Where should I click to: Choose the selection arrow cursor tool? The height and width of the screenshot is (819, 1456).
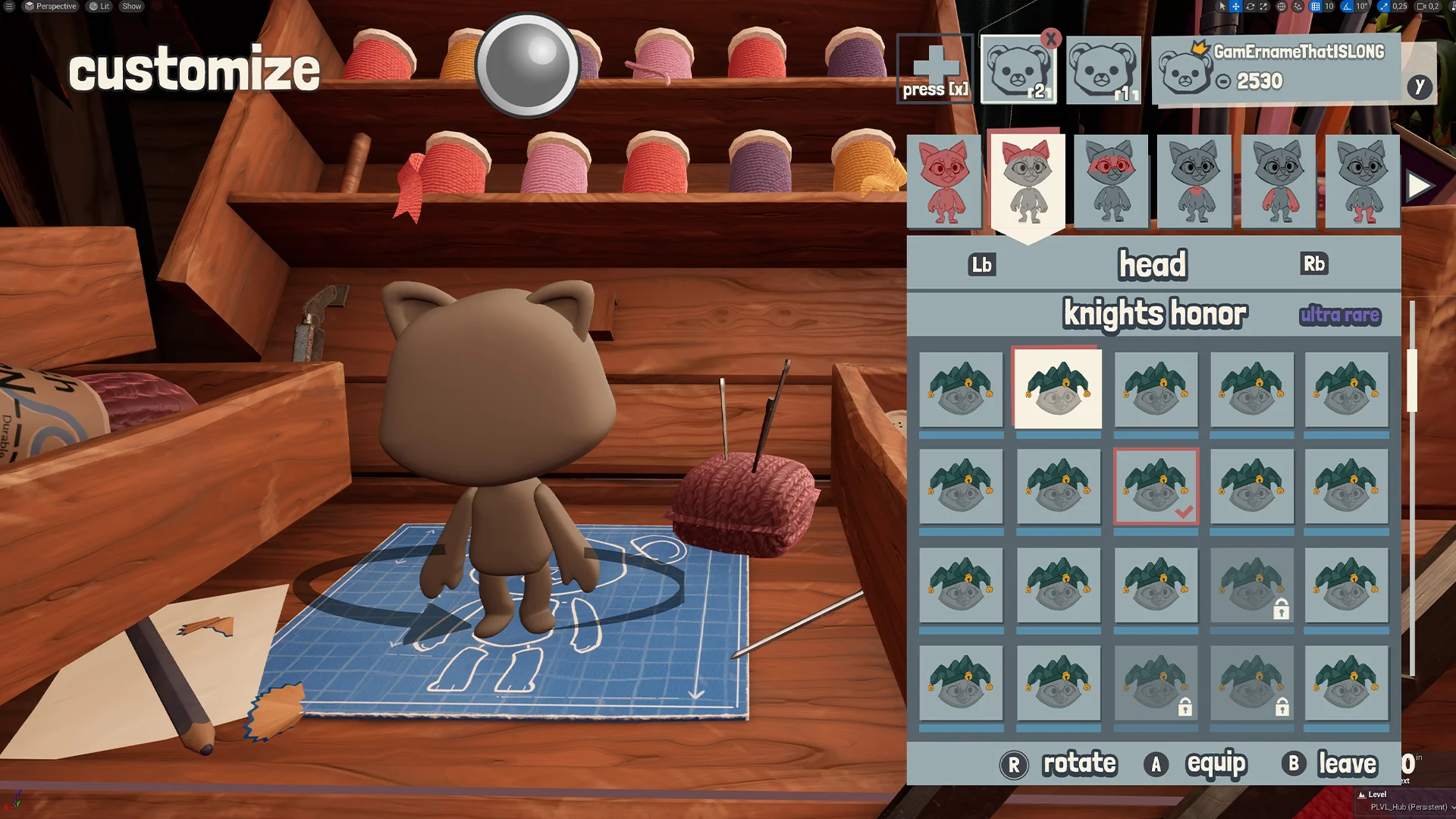tap(1222, 6)
